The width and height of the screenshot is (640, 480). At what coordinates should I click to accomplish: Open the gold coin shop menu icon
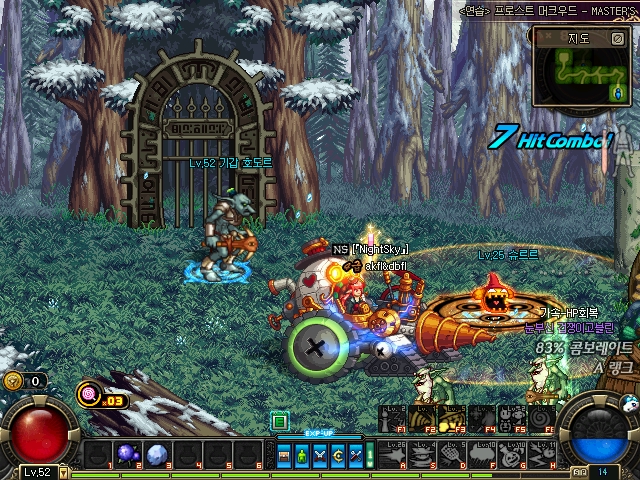[337, 455]
